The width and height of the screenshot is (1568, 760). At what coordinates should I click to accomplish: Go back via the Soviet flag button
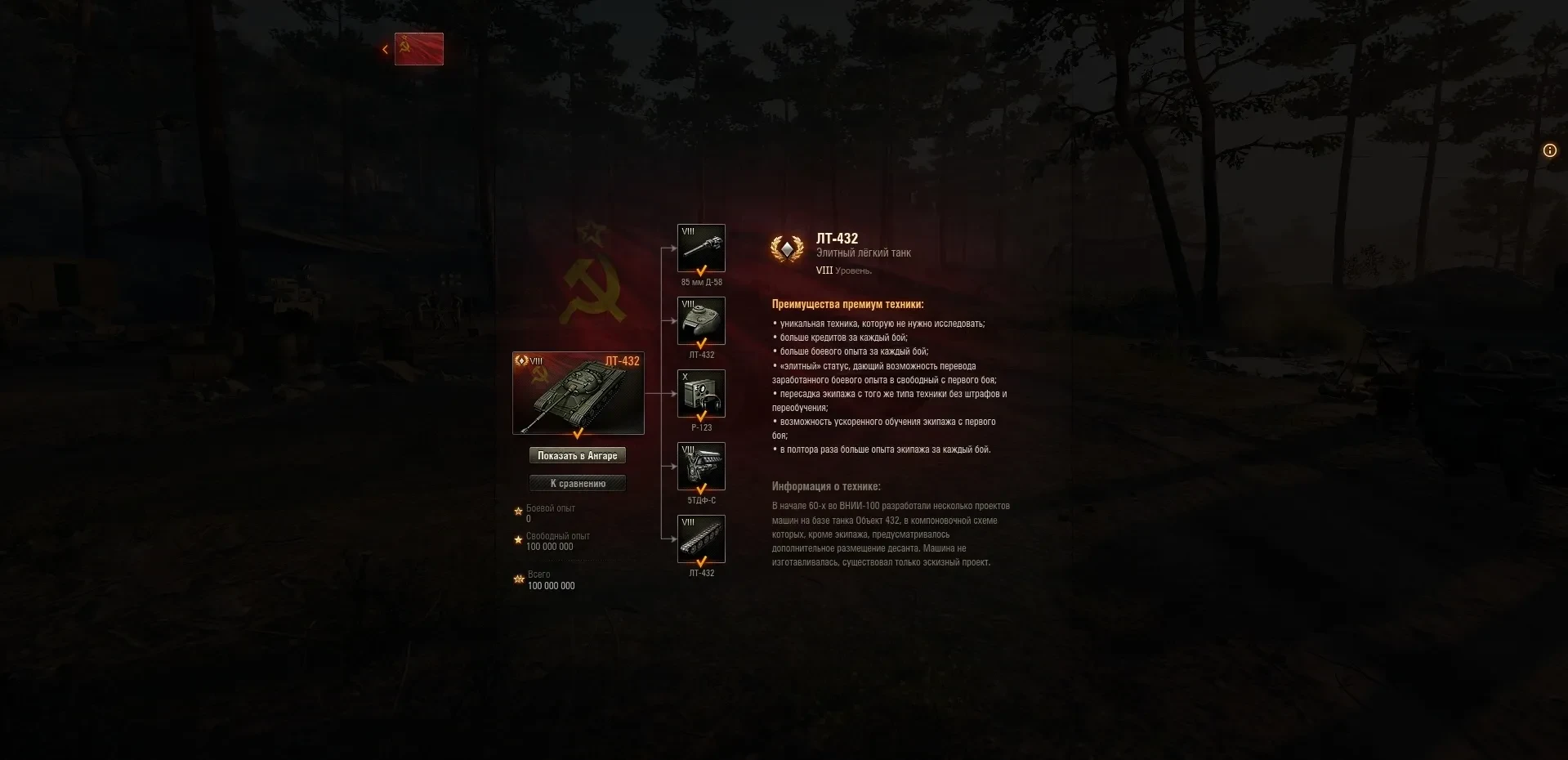[418, 49]
